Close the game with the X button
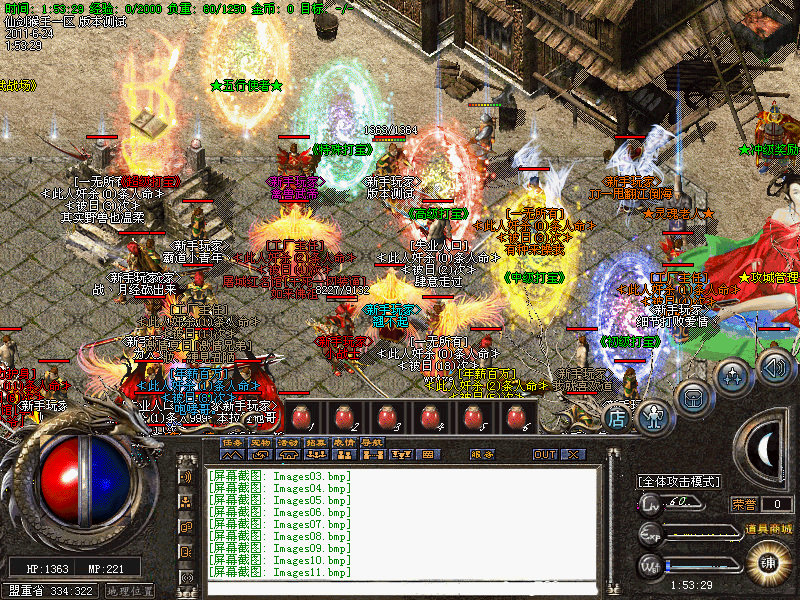Image resolution: width=800 pixels, height=600 pixels. pyautogui.click(x=572, y=454)
